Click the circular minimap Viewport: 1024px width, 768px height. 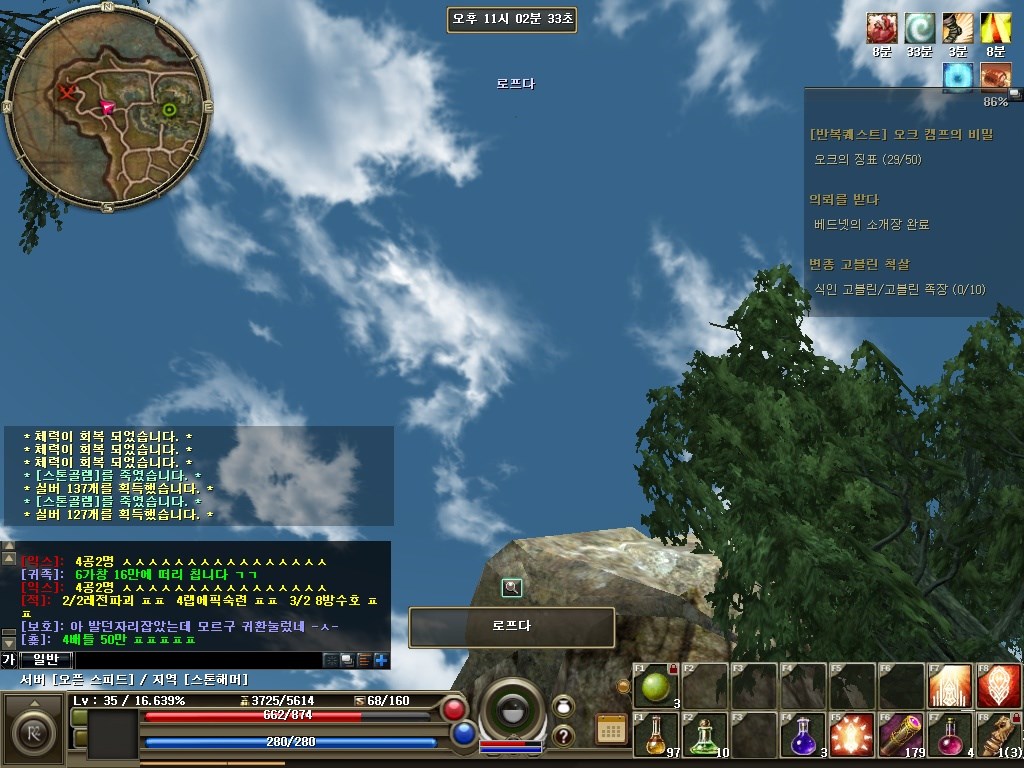coord(107,107)
